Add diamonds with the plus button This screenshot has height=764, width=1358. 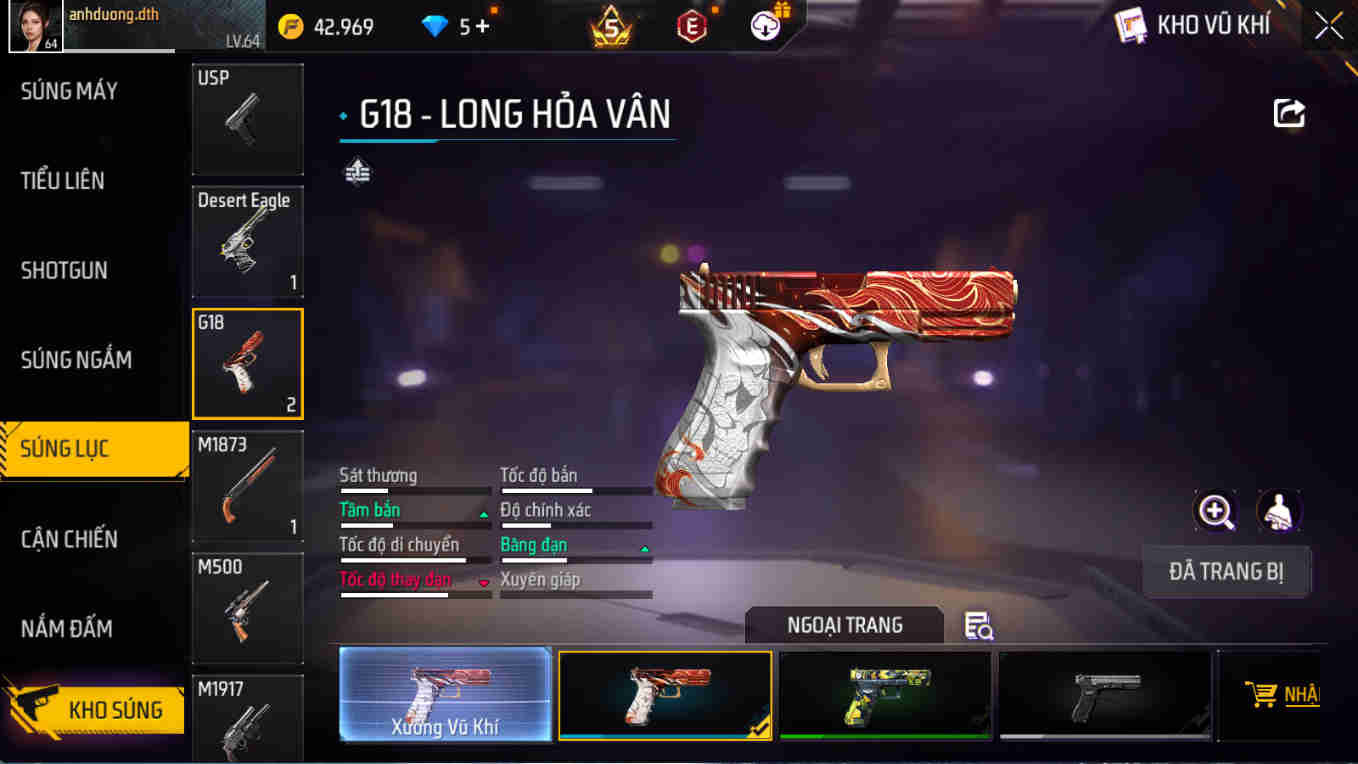click(481, 26)
